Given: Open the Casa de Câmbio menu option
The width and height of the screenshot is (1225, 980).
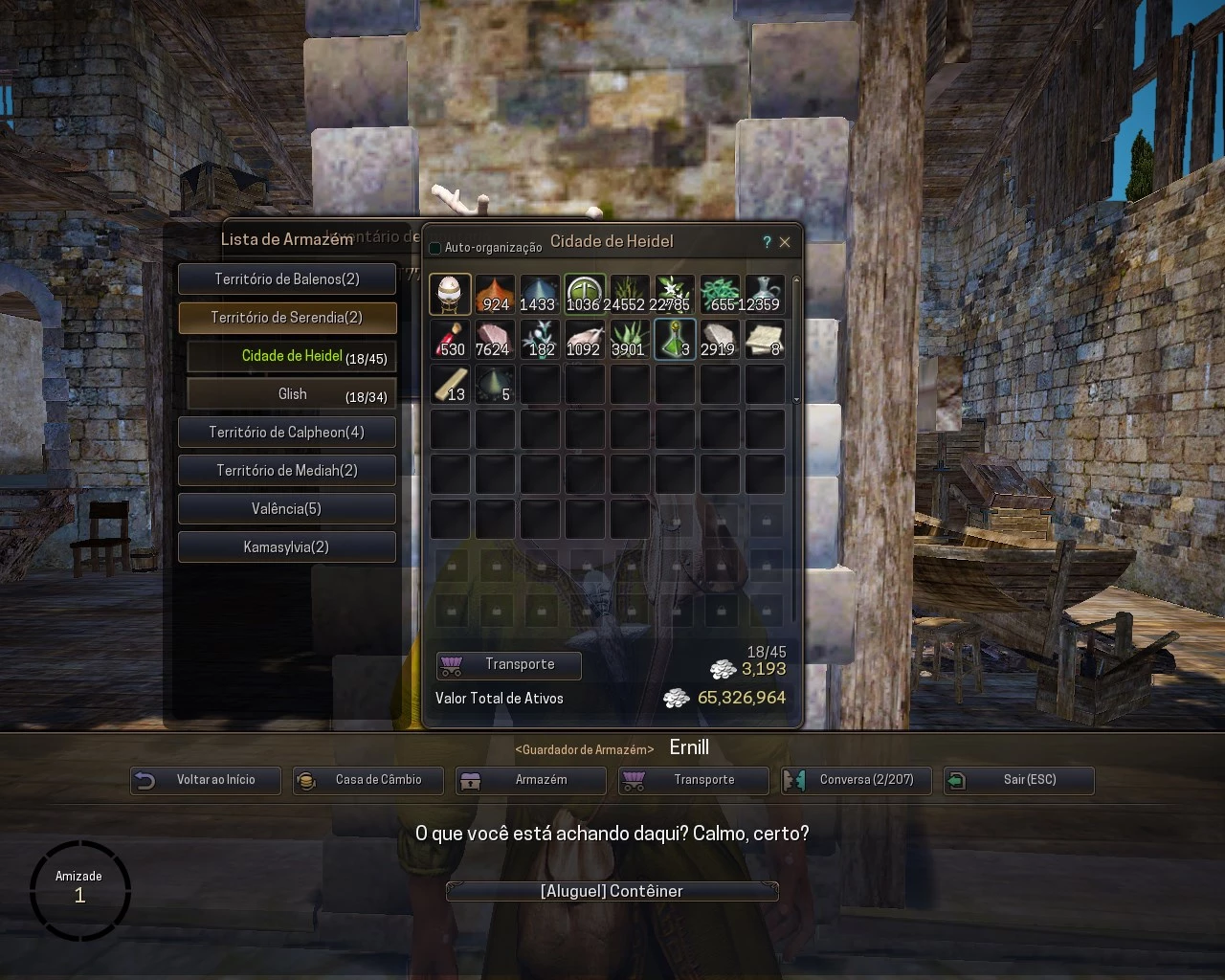Looking at the screenshot, I should coord(367,780).
